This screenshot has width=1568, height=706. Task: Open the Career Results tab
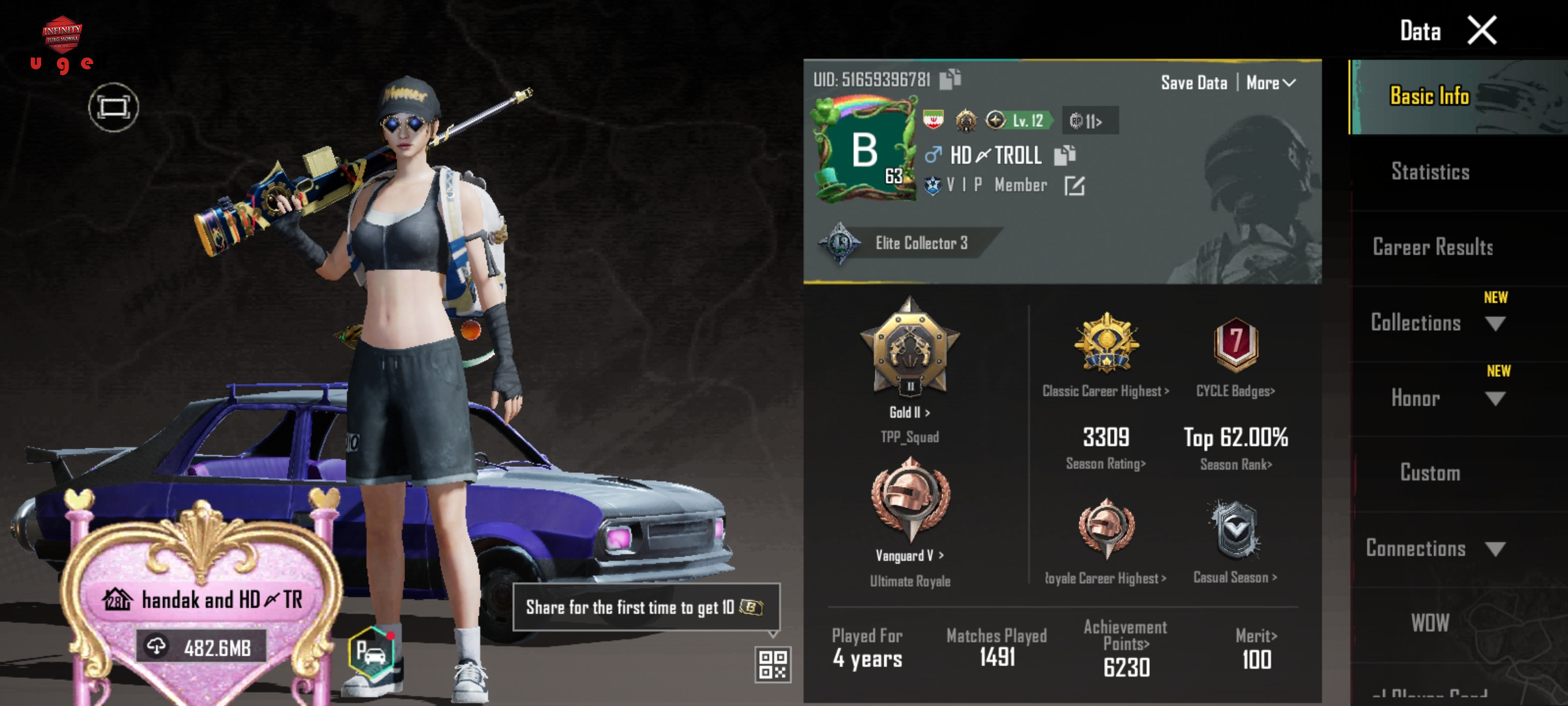point(1432,247)
